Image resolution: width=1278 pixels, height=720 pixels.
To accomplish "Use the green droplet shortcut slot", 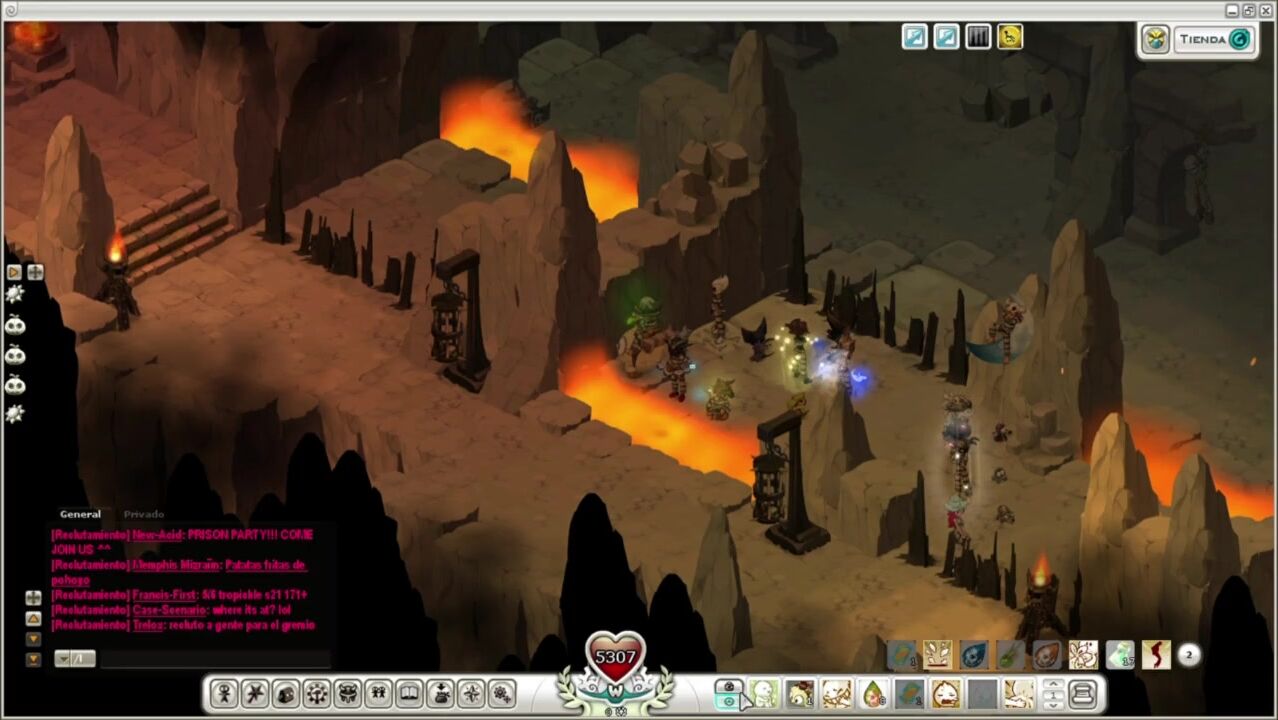I will 873,693.
